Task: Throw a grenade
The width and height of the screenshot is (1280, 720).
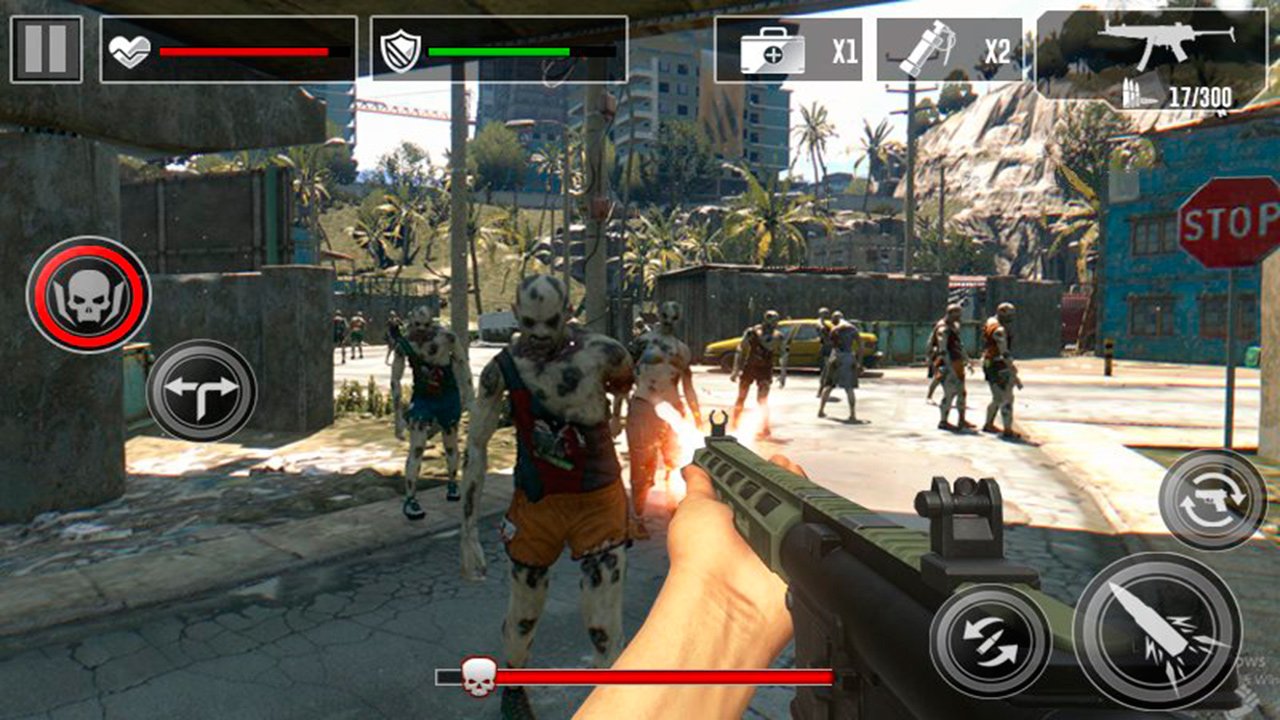Action: click(x=949, y=50)
